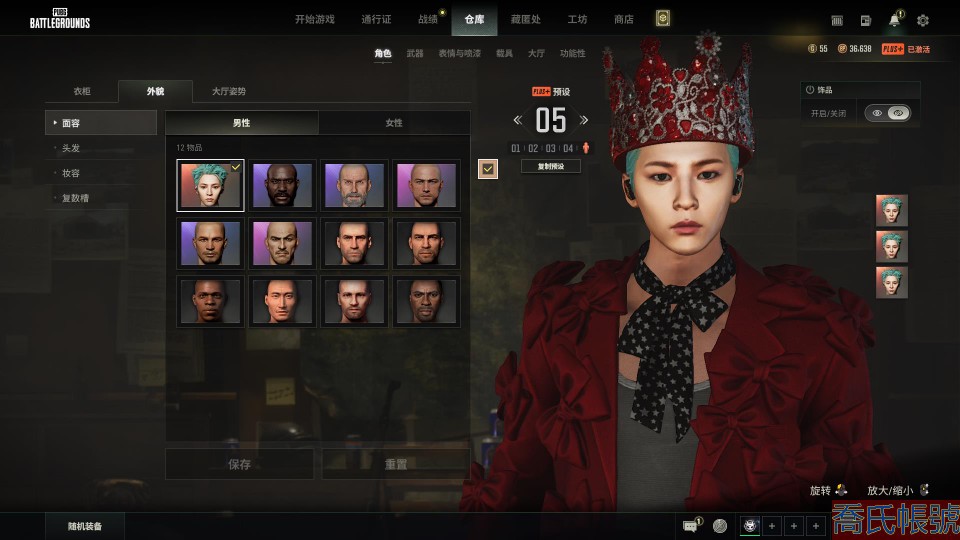Toggle the 饰品 accessory visibility switch
Viewport: 960px width, 540px height.
pos(887,113)
